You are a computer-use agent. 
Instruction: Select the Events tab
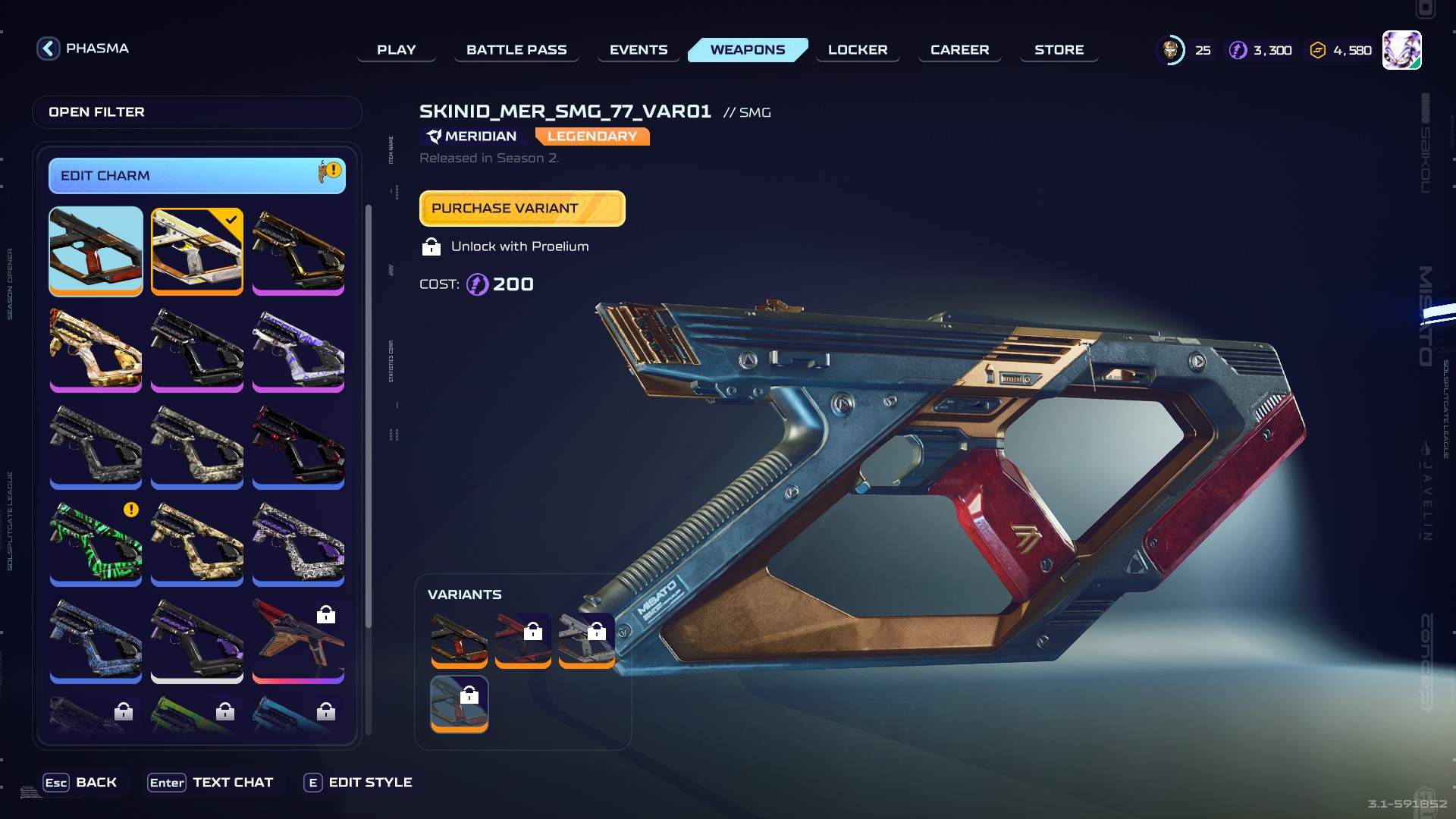(x=639, y=50)
